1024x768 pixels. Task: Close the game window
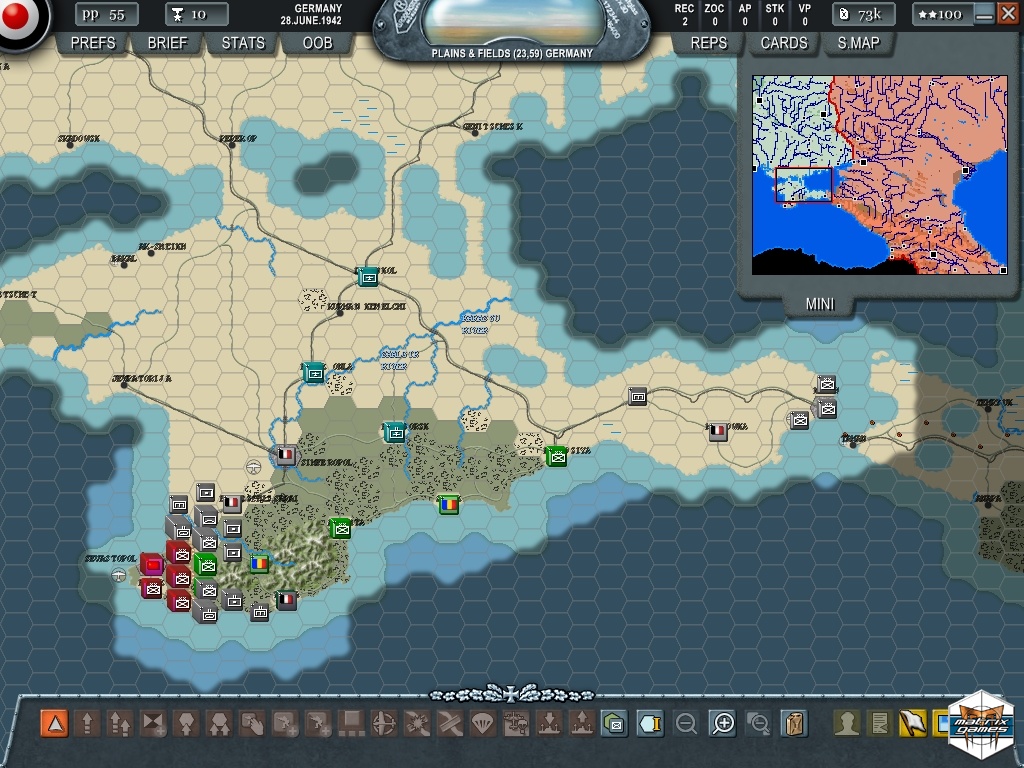pos(1005,14)
